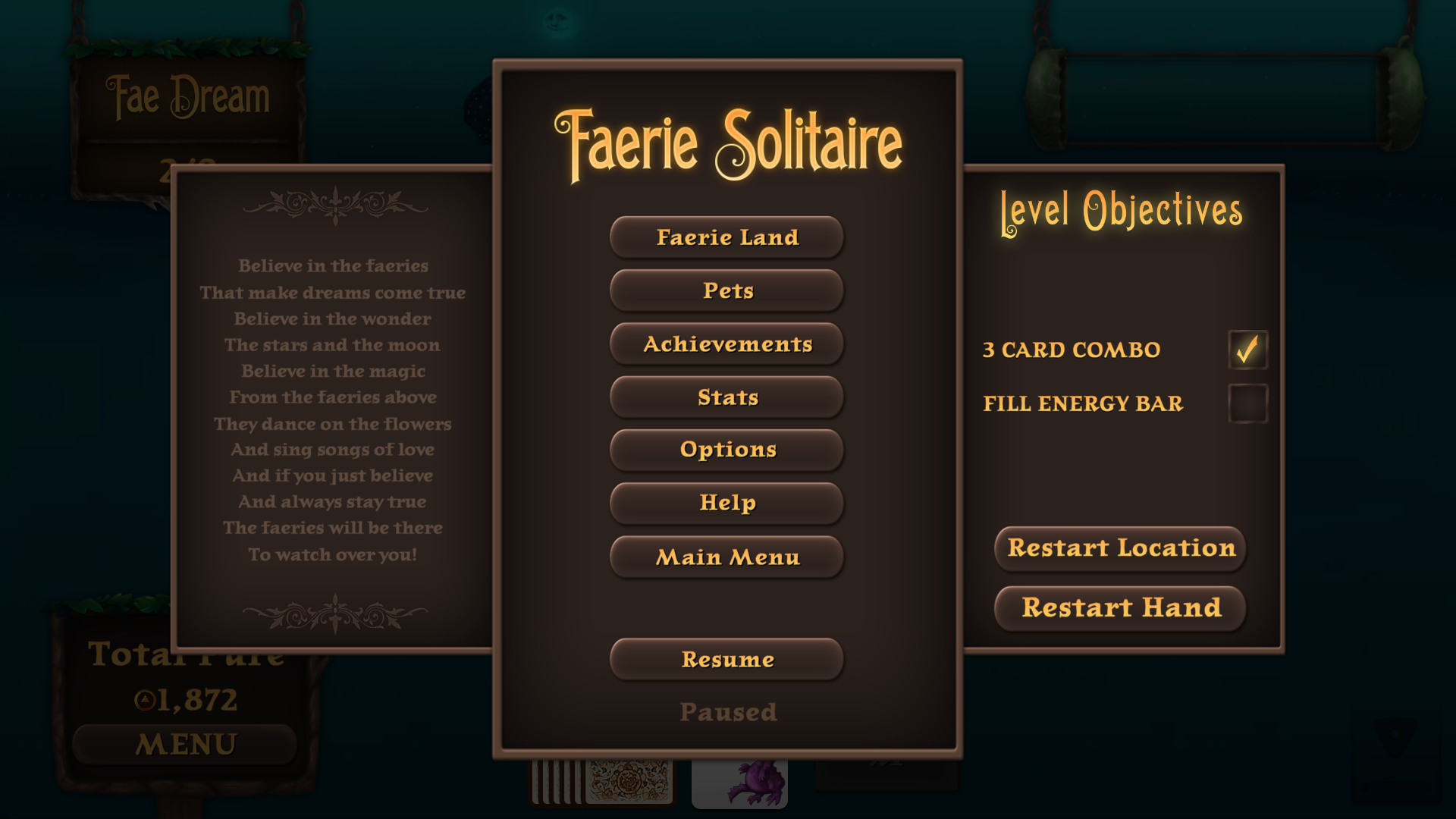
Task: Resume the paused game
Action: (727, 659)
